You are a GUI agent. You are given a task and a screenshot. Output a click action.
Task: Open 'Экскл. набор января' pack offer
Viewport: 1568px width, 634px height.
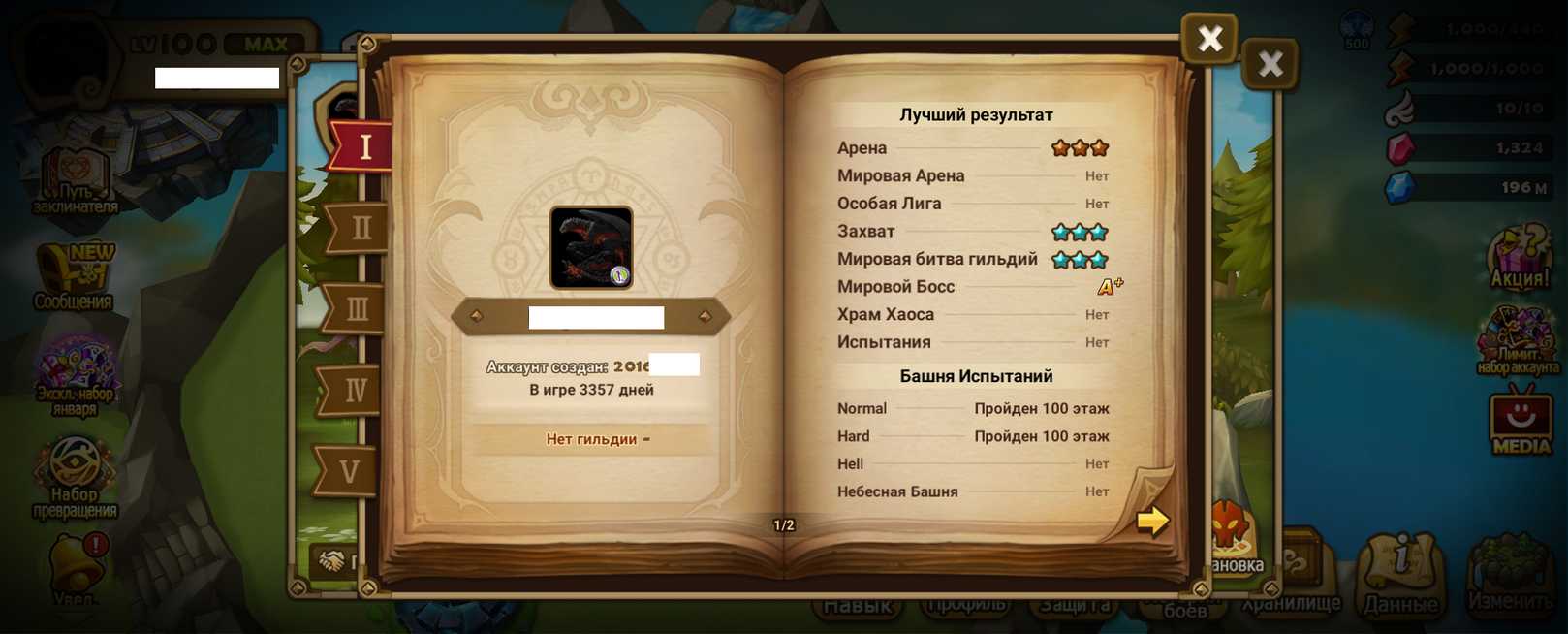point(76,374)
